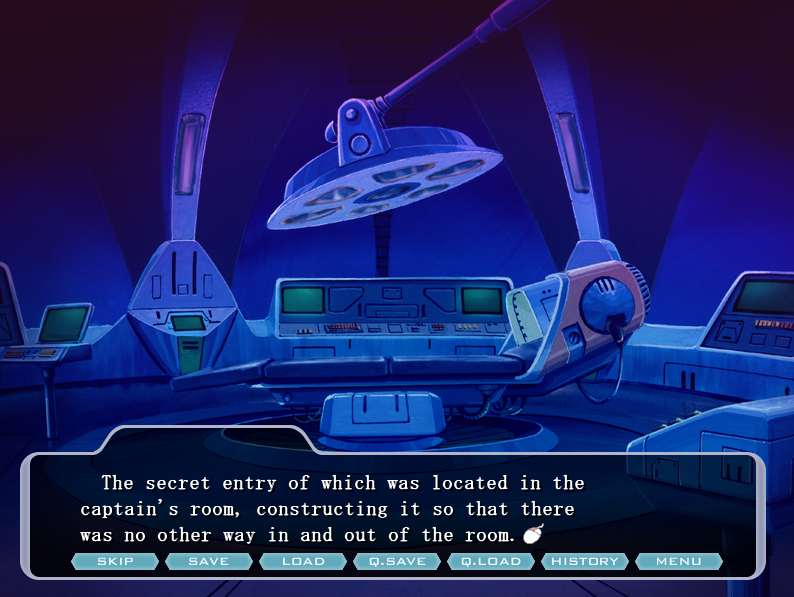794x597 pixels.
Task: Click the SKIP button
Action: coord(115,561)
